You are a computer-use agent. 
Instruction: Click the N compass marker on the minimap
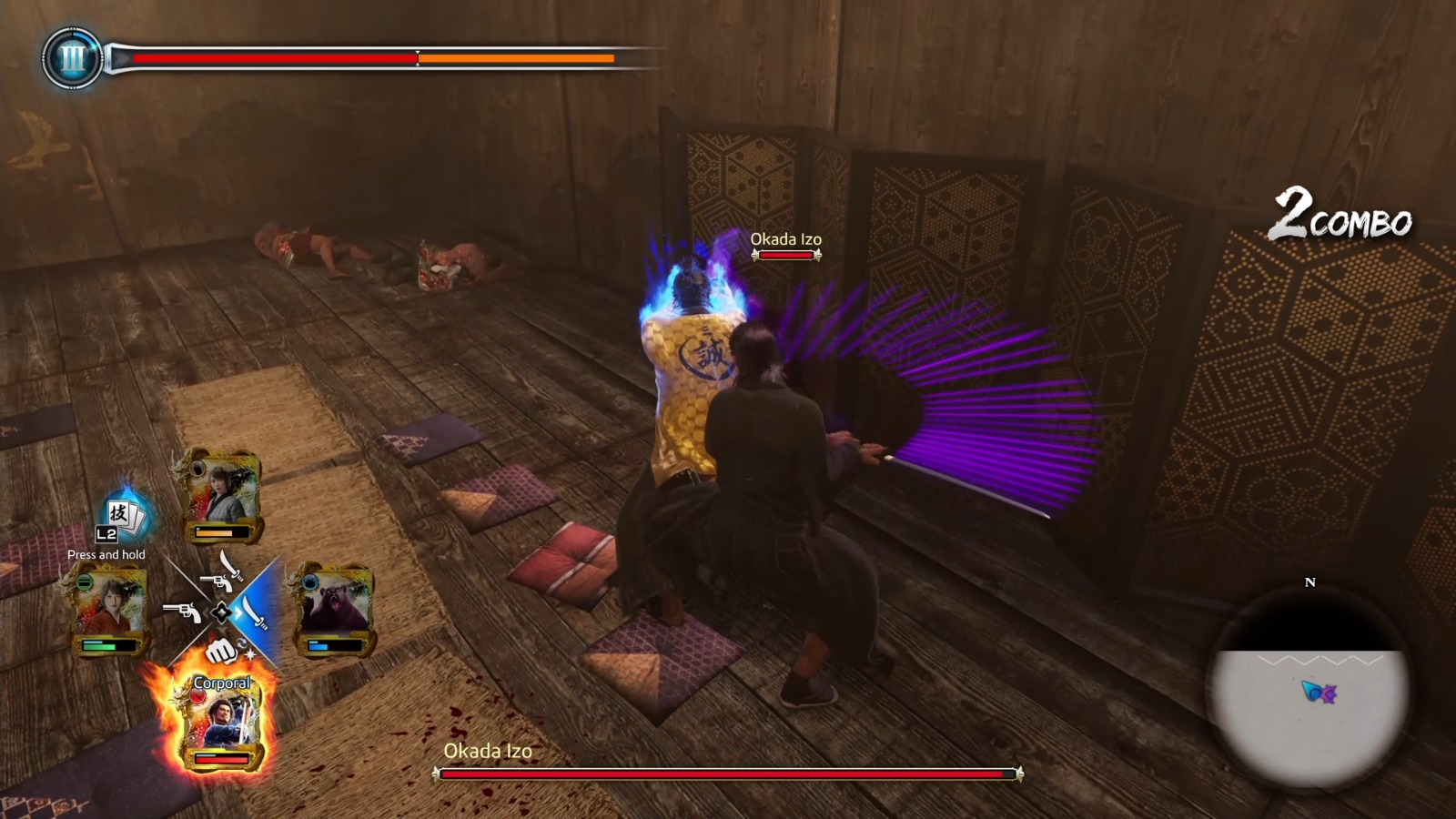click(x=1309, y=583)
